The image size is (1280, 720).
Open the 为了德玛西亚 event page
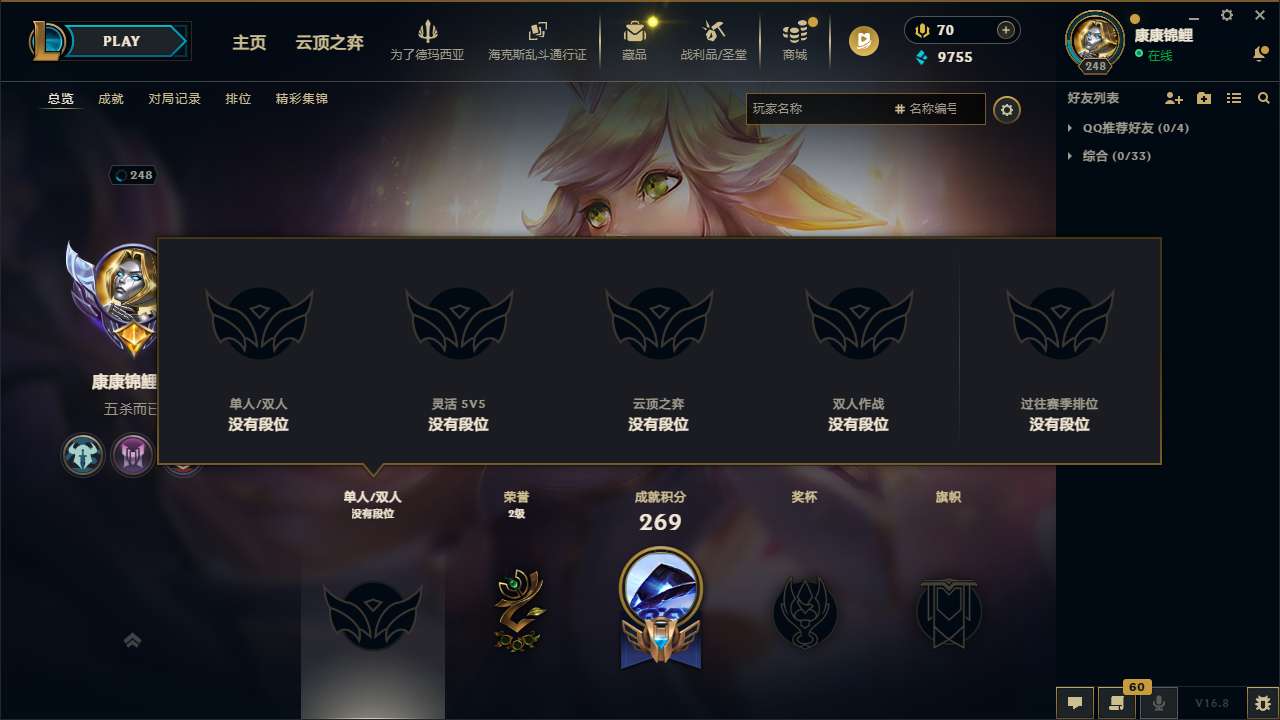pyautogui.click(x=428, y=40)
